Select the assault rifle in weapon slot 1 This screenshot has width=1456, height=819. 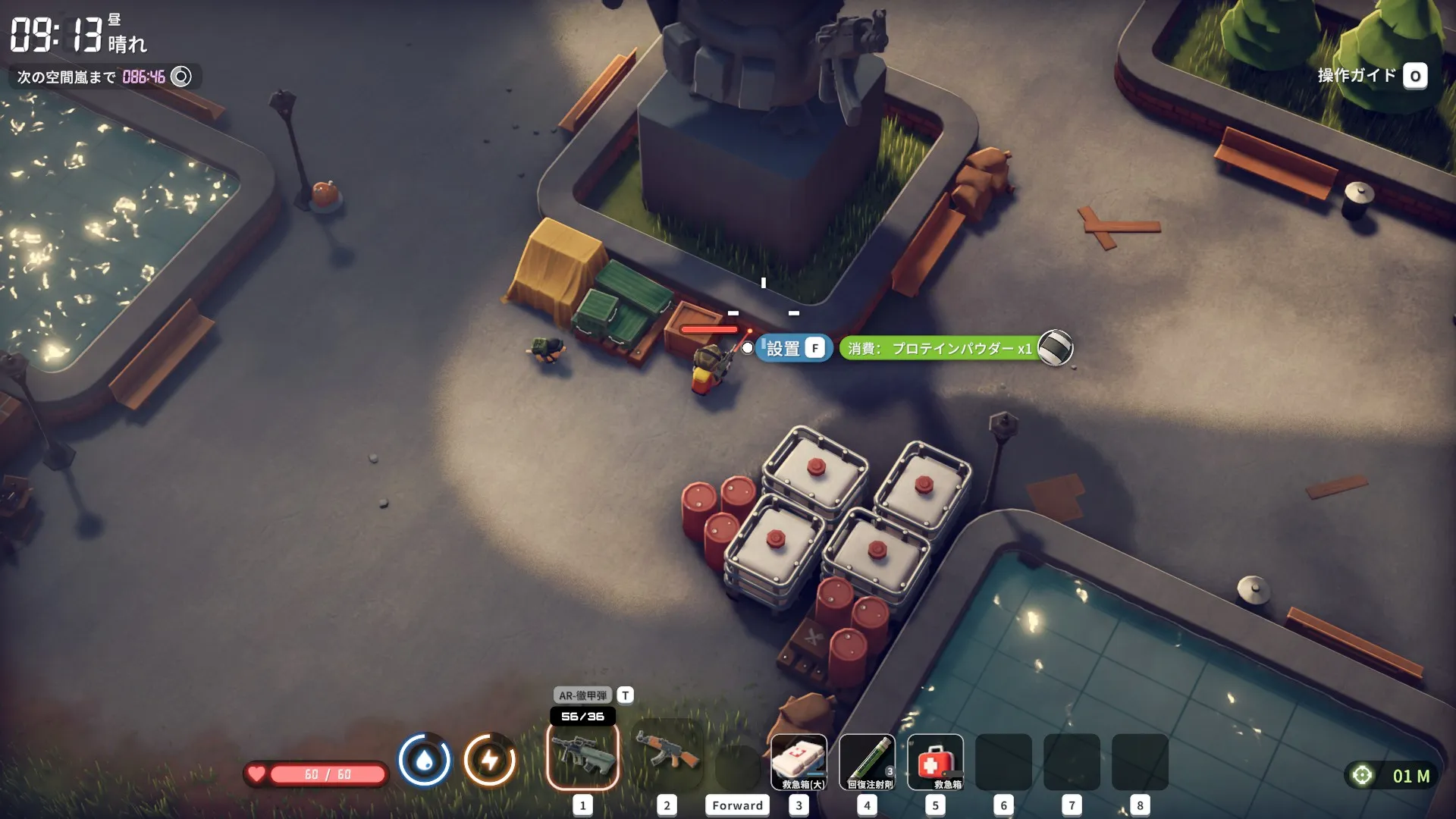[x=582, y=755]
